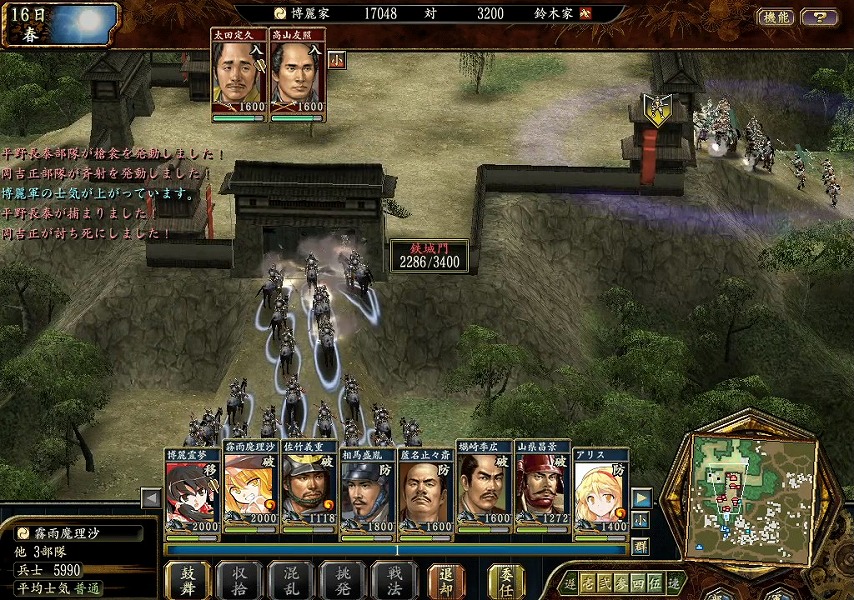Select enemy officer 太田定久 portrait
The height and width of the screenshot is (600, 854).
pos(239,77)
